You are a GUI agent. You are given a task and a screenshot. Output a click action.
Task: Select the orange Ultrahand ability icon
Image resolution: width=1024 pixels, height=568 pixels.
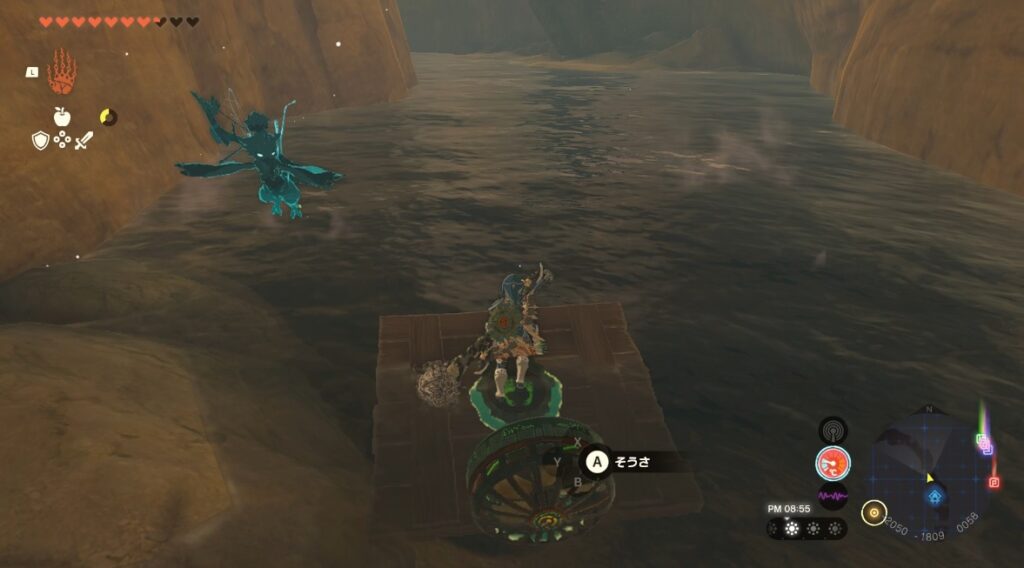[x=61, y=70]
